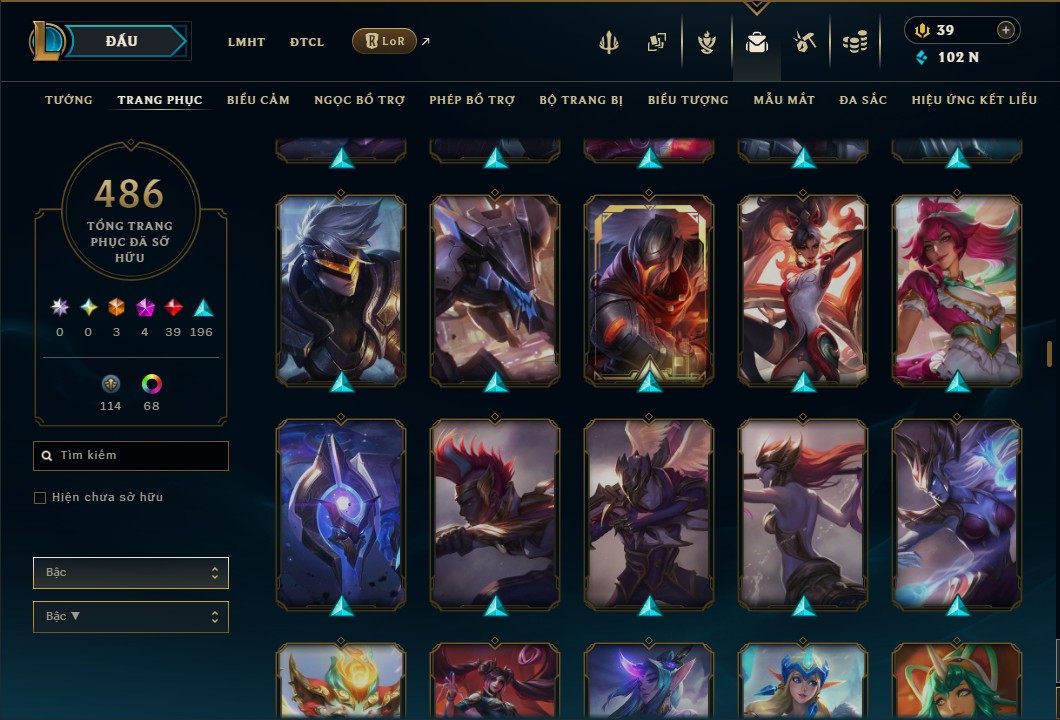
Task: Open the Bậc ▼ sort dropdown
Action: [131, 617]
